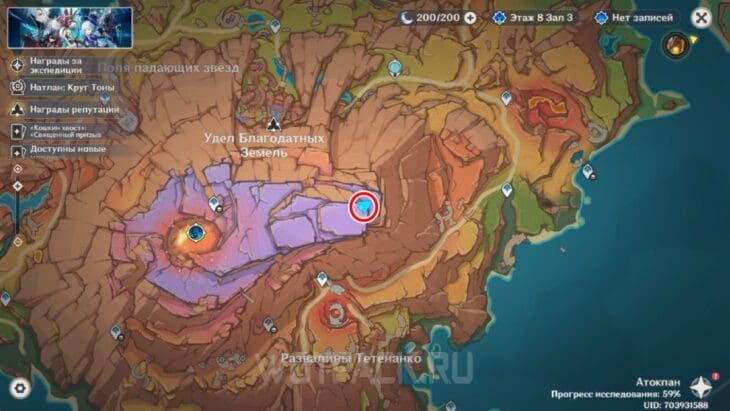
Task: Open the orange lantern icon below the X
Action: 677,44
